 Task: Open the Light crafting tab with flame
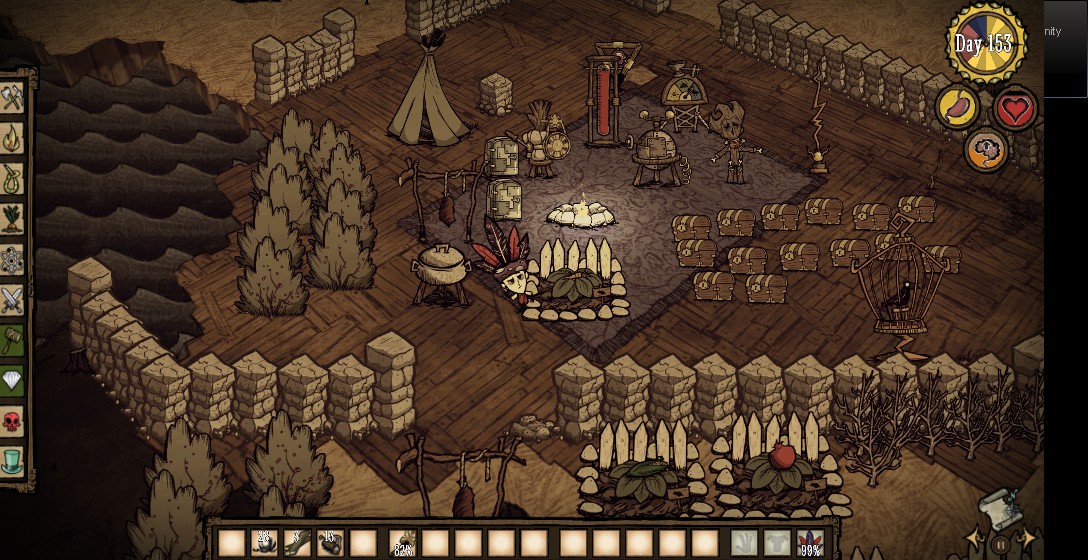(13, 136)
